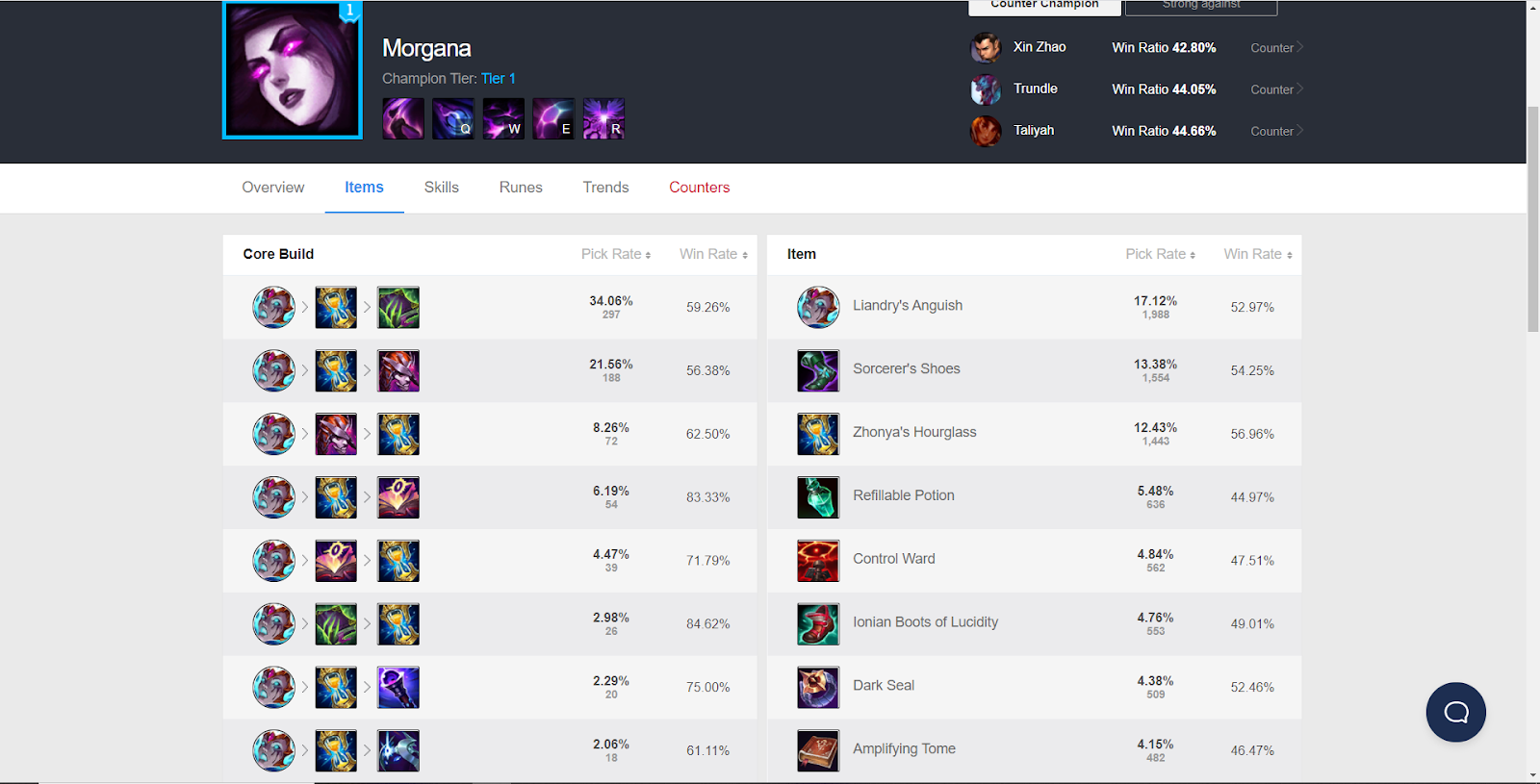The width and height of the screenshot is (1540, 784).
Task: Switch to the Skills tab
Action: (441, 188)
